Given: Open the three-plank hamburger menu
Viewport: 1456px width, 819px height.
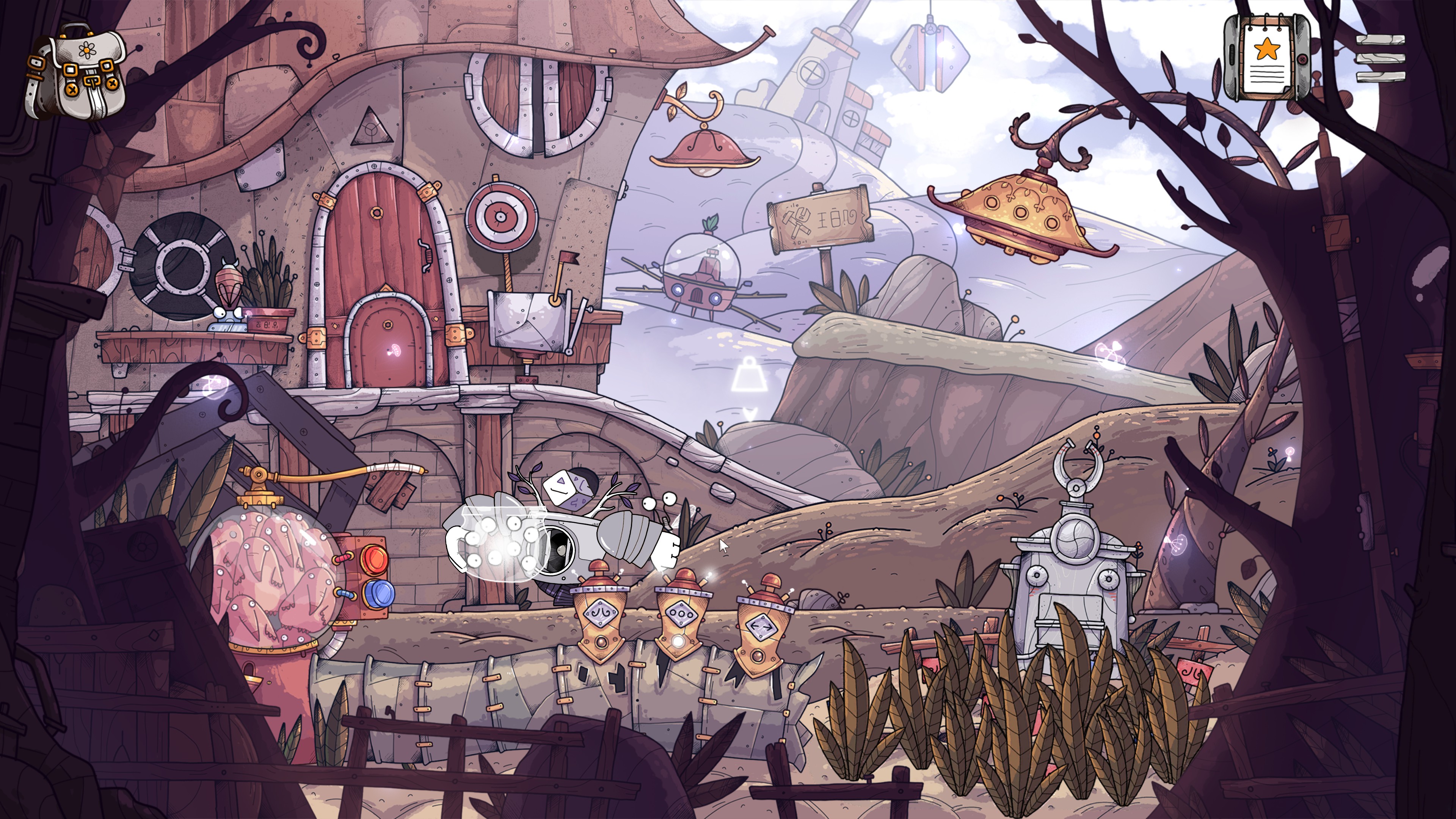Looking at the screenshot, I should (1380, 60).
